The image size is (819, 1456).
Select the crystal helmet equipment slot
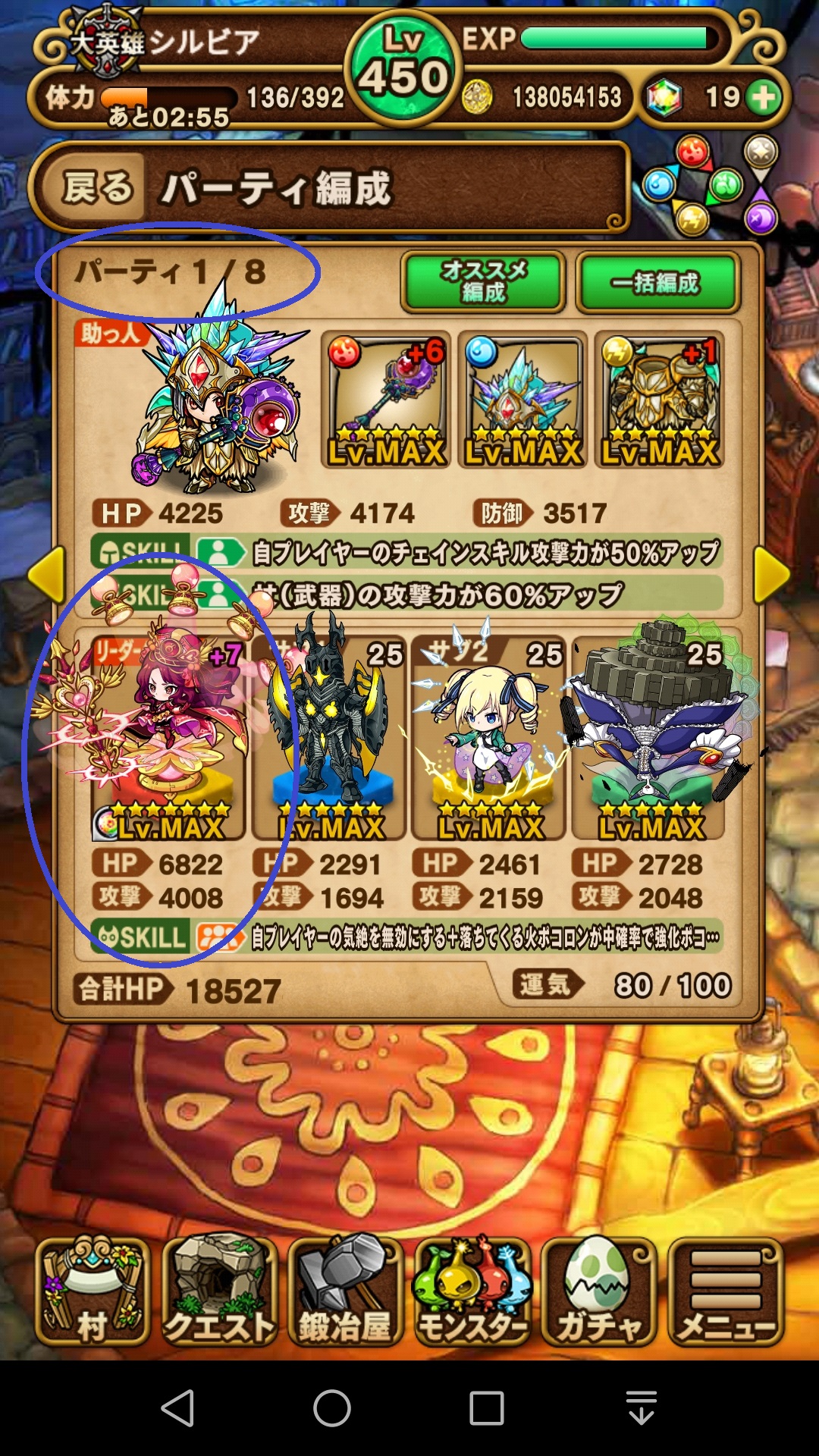coord(523,400)
